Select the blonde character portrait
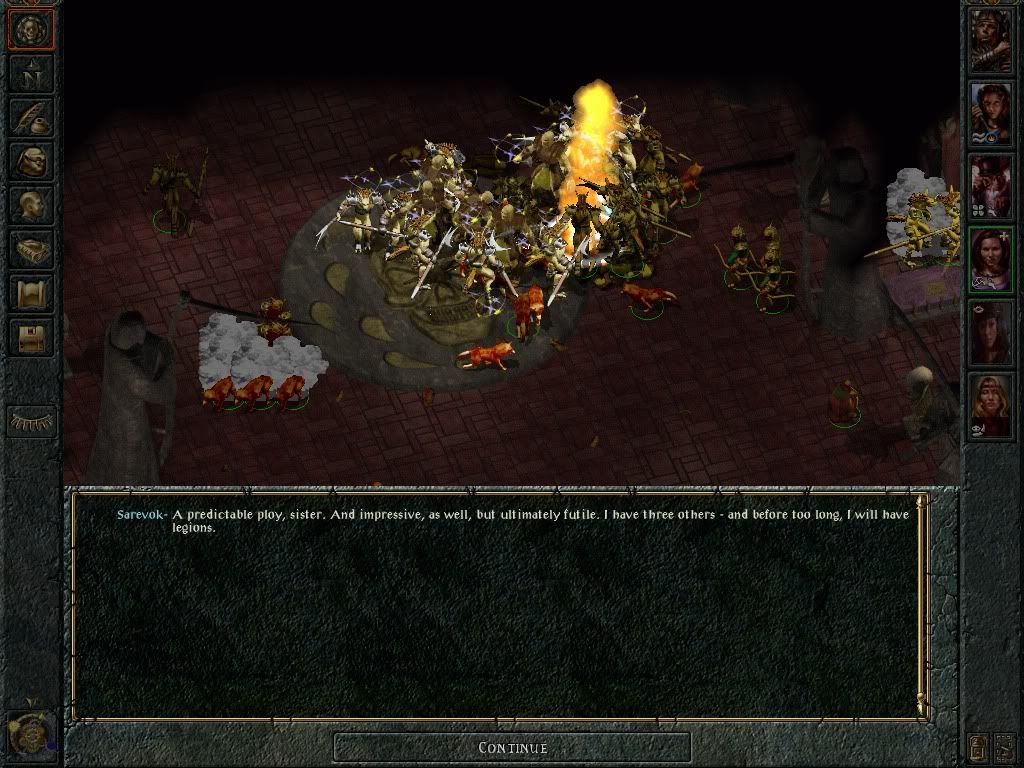Image resolution: width=1024 pixels, height=768 pixels. 990,405
